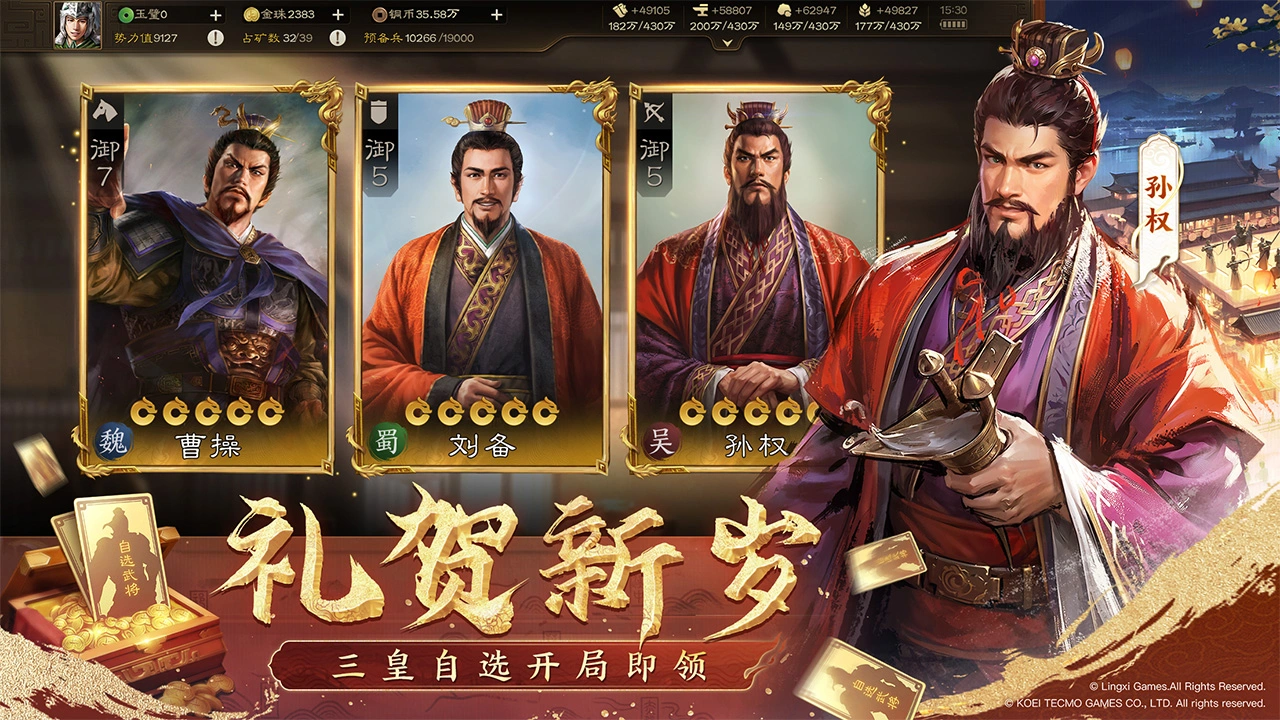Select the gold 金珠 currency icon
Image resolution: width=1280 pixels, height=720 pixels.
pos(251,14)
